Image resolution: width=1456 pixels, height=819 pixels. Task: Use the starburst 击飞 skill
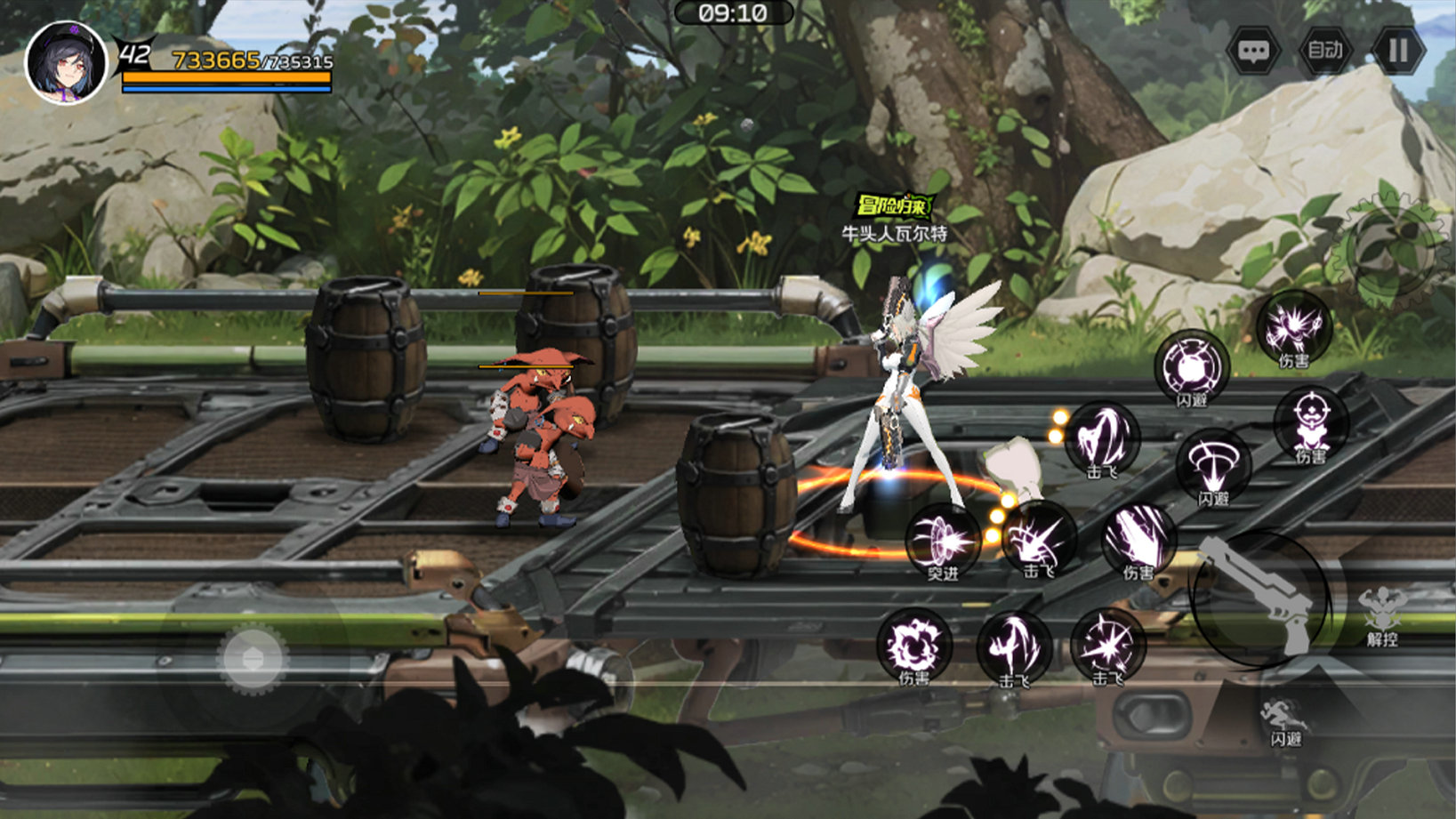tap(1107, 645)
